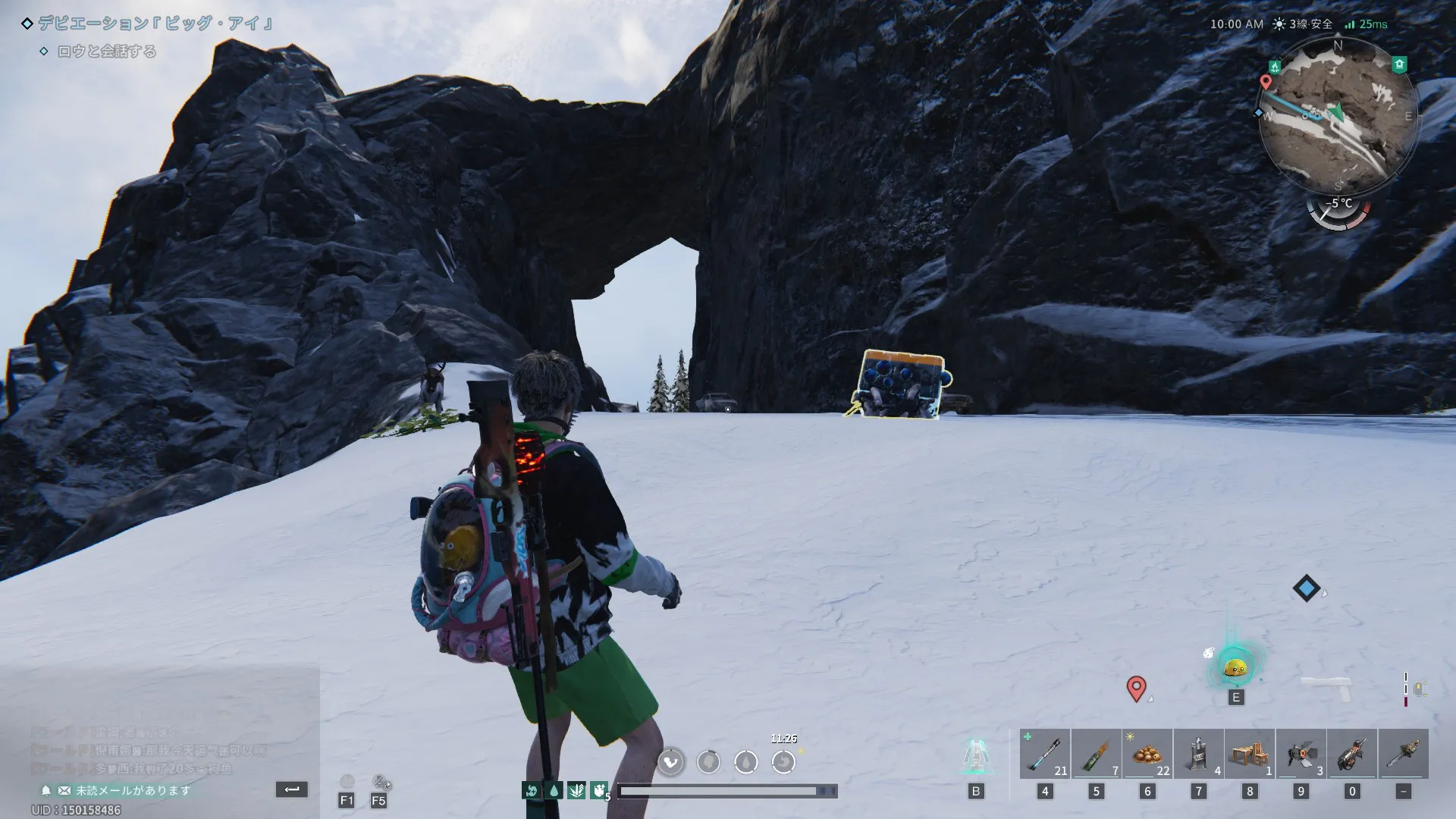Pick the wooden table and chair slot
1456x819 pixels.
pos(1250,754)
